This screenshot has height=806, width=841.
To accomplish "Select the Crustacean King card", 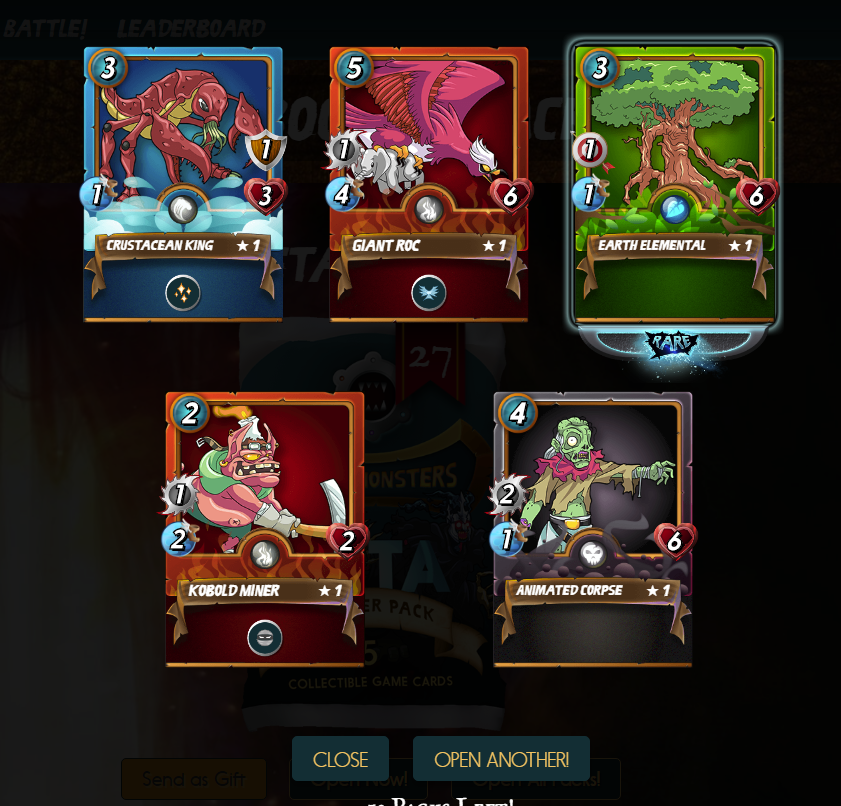I will pos(183,184).
